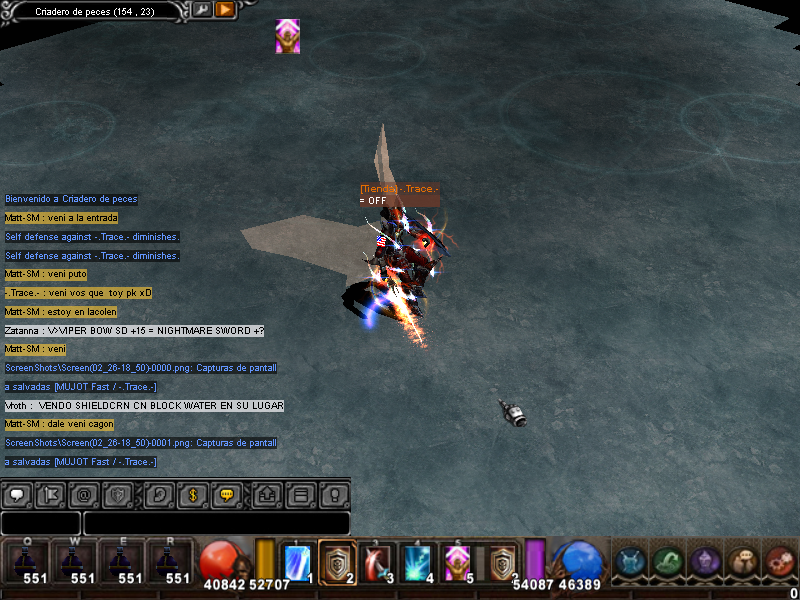Open the blue crossed-swords helmet menu
This screenshot has width=800, height=600.
pos(629,563)
